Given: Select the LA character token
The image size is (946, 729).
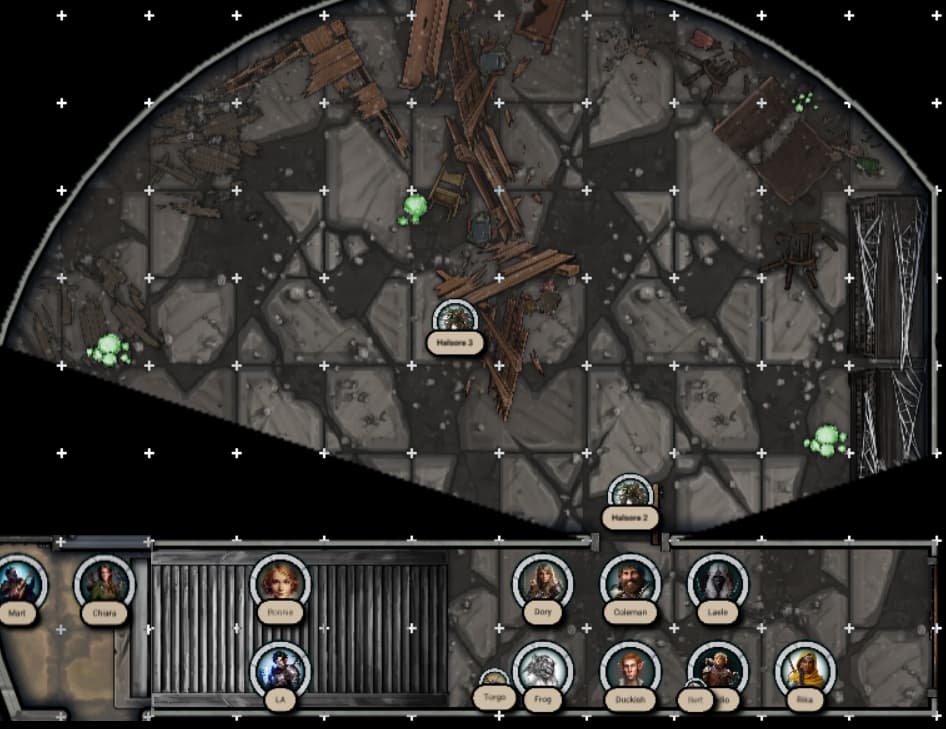Looking at the screenshot, I should coord(279,671).
